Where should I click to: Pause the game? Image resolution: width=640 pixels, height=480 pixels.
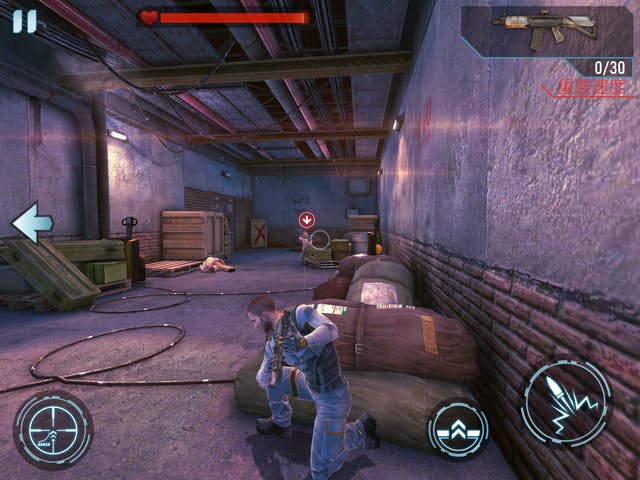point(24,21)
